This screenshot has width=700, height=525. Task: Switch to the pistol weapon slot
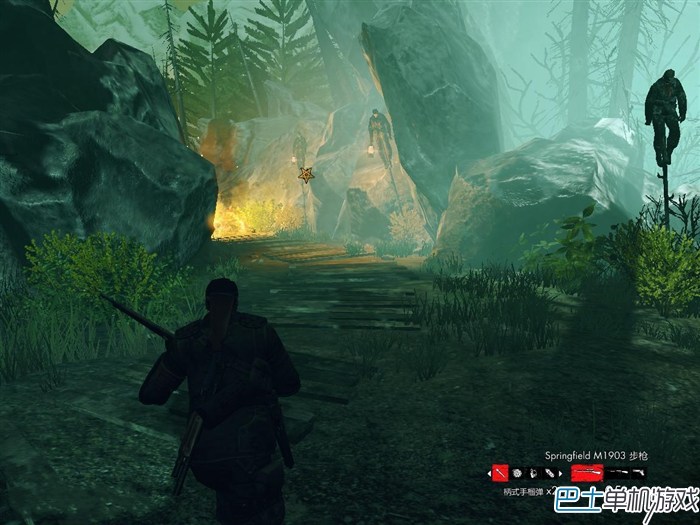coord(640,472)
